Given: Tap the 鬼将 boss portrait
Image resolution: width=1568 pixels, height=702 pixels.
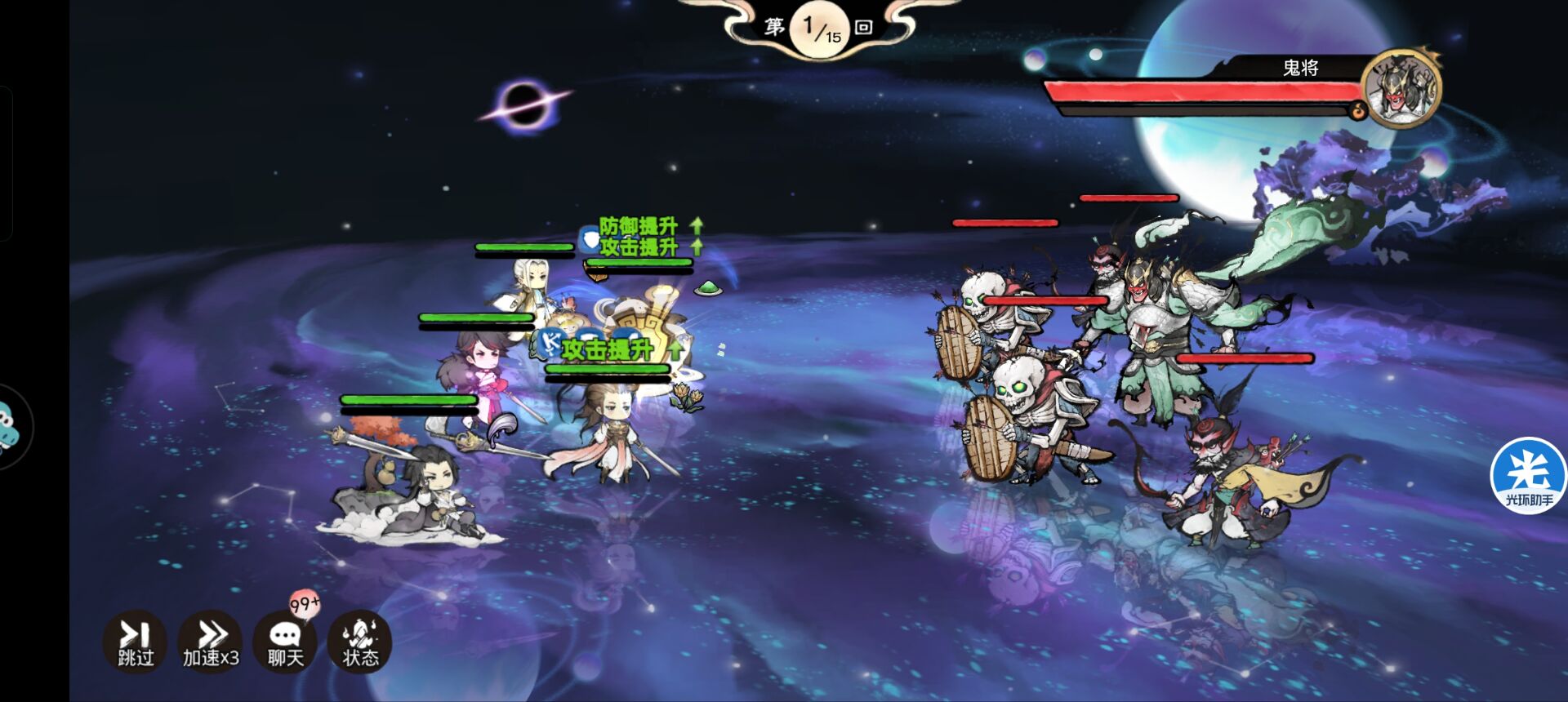Looking at the screenshot, I should tap(1401, 89).
